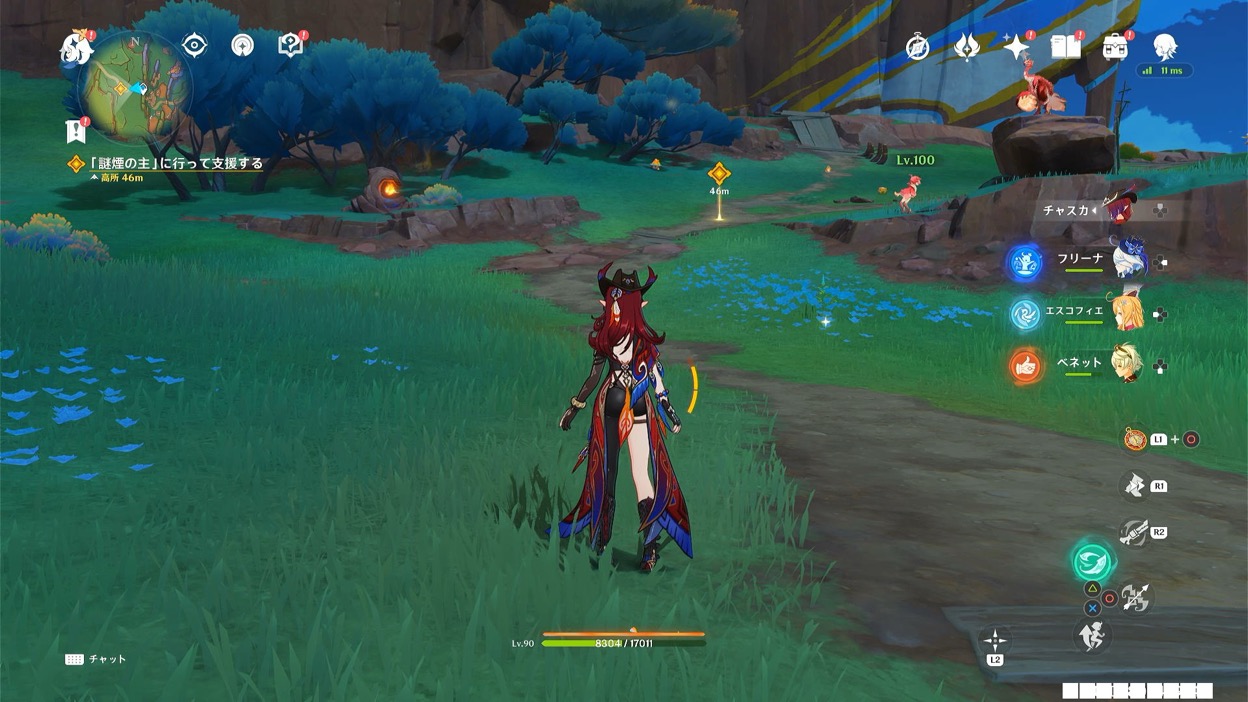Use the red compass gadget icon
This screenshot has width=1248, height=702.
(x=1135, y=439)
